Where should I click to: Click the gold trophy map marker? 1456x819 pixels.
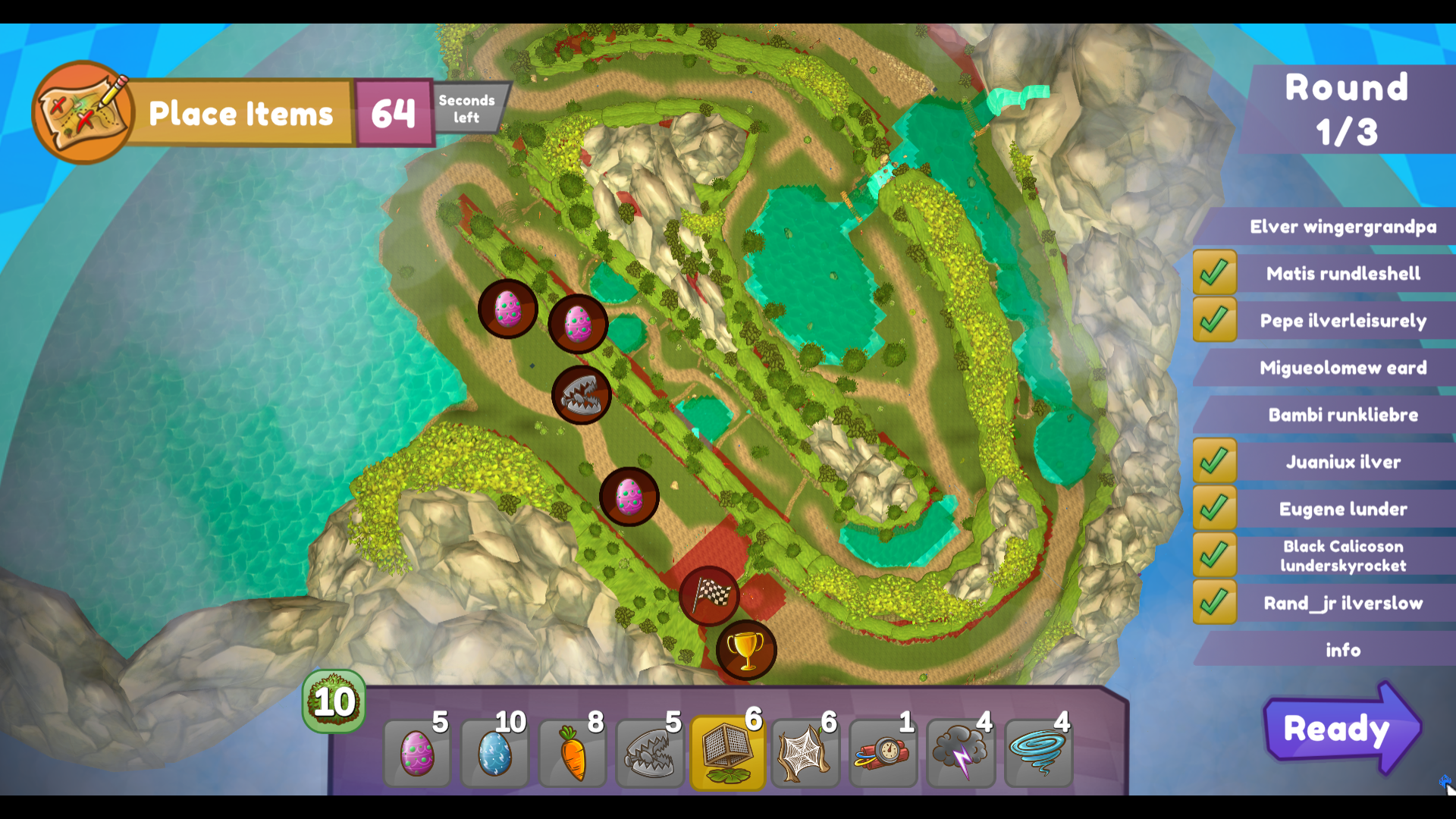tap(746, 650)
